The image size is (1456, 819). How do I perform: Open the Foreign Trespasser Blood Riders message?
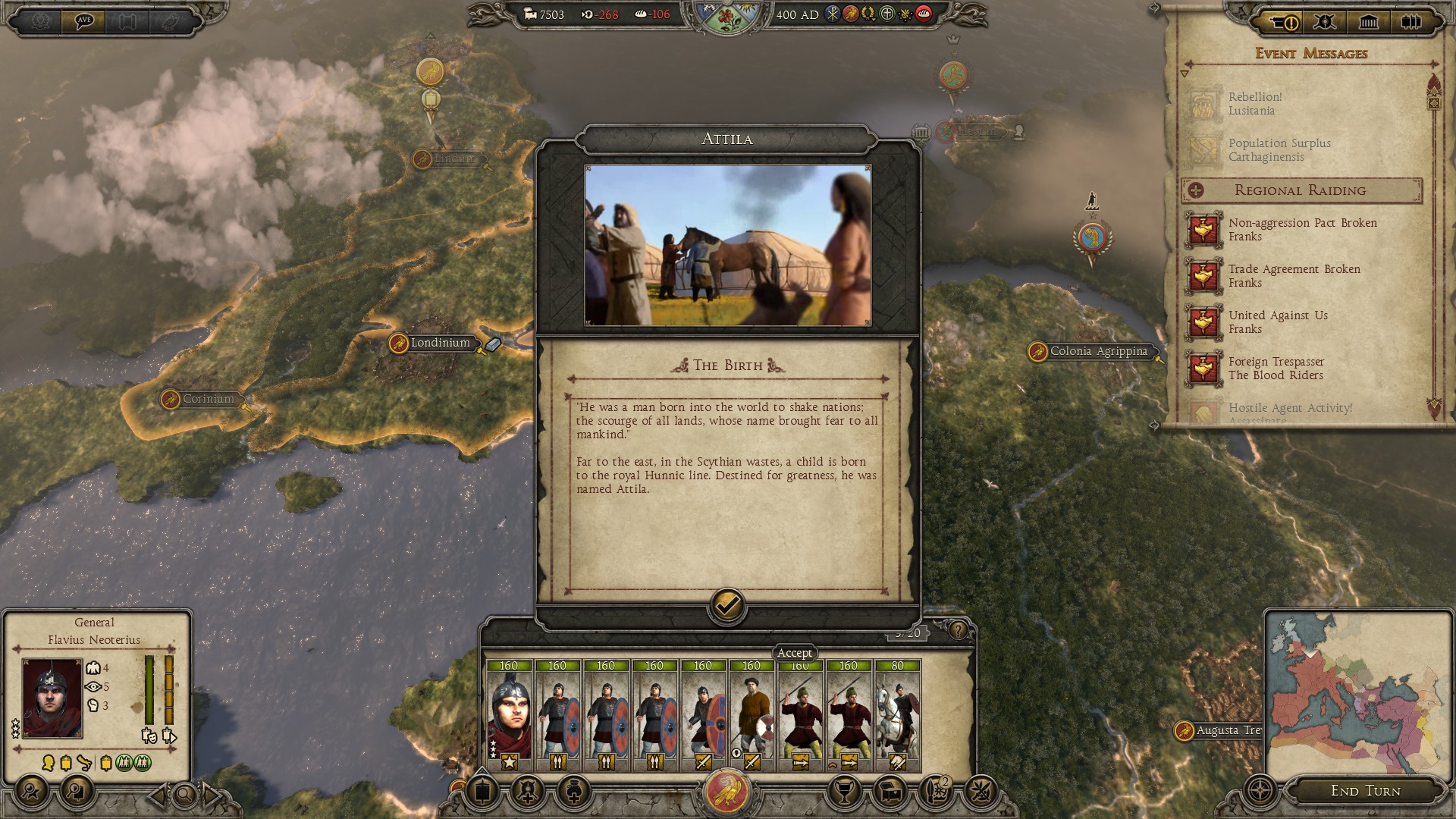pyautogui.click(x=1276, y=368)
